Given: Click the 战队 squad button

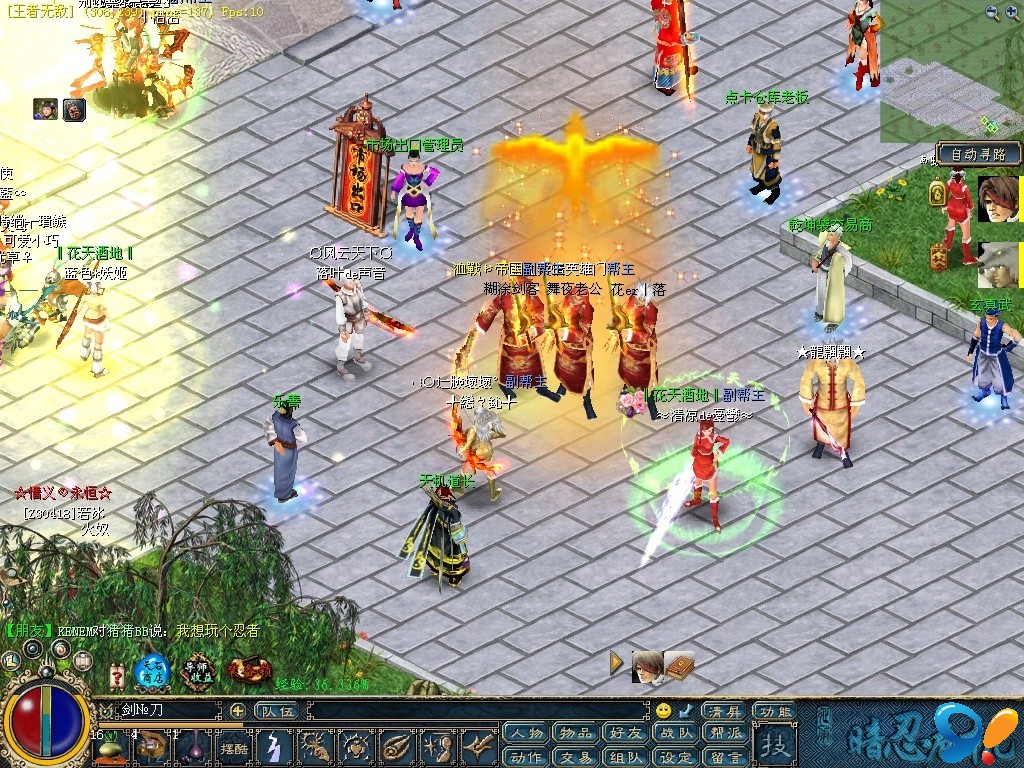Looking at the screenshot, I should [x=677, y=734].
